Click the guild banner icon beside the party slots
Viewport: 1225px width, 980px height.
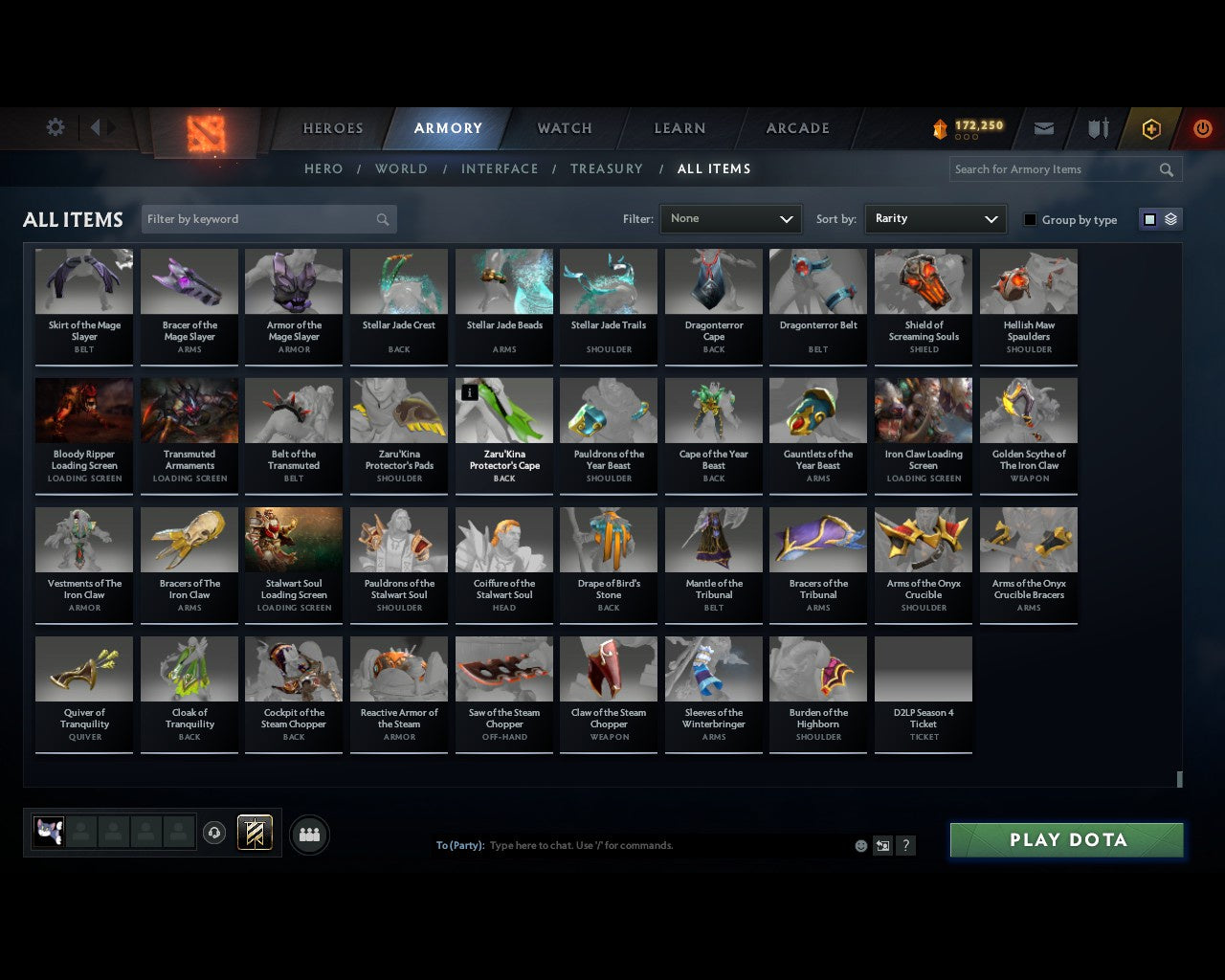(x=256, y=833)
